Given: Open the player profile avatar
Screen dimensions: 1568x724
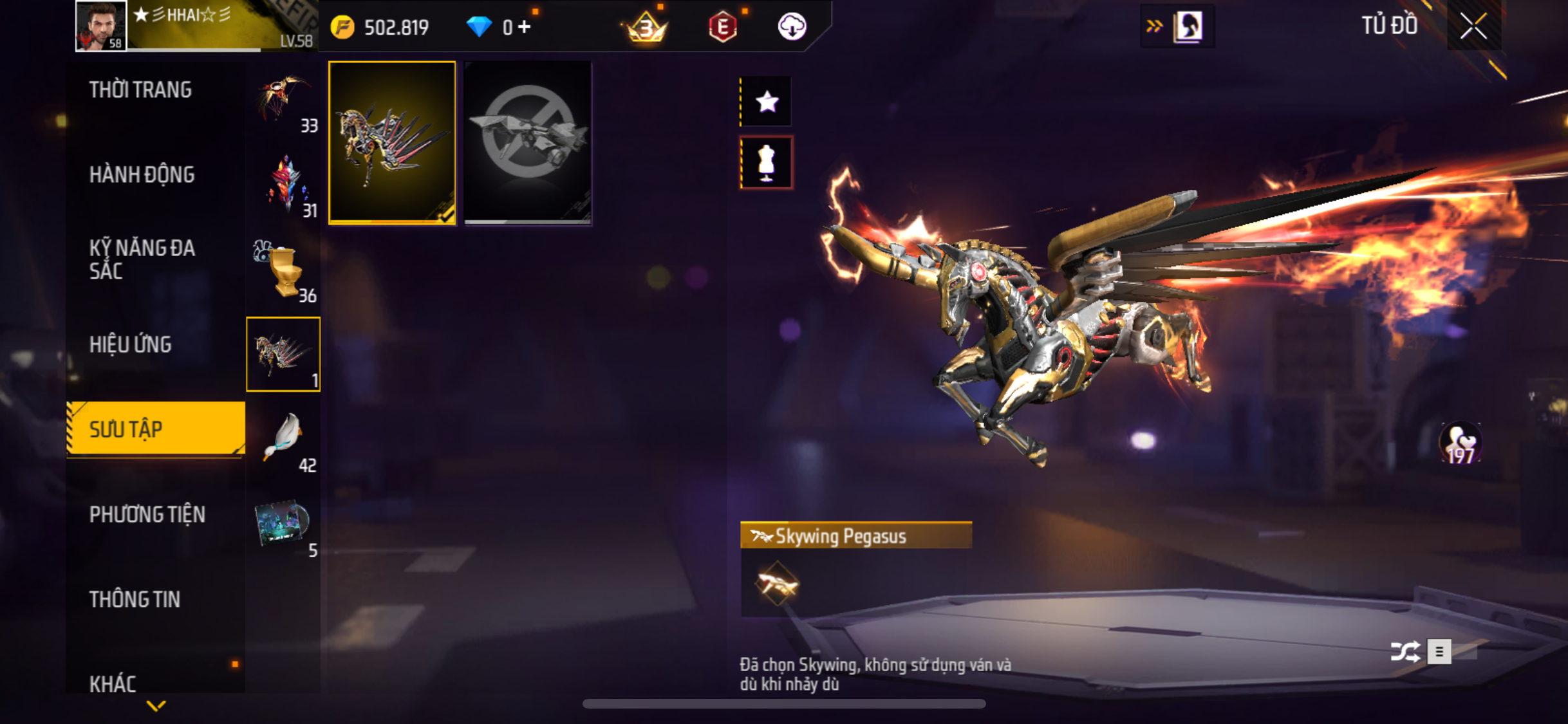Looking at the screenshot, I should pos(100,26).
